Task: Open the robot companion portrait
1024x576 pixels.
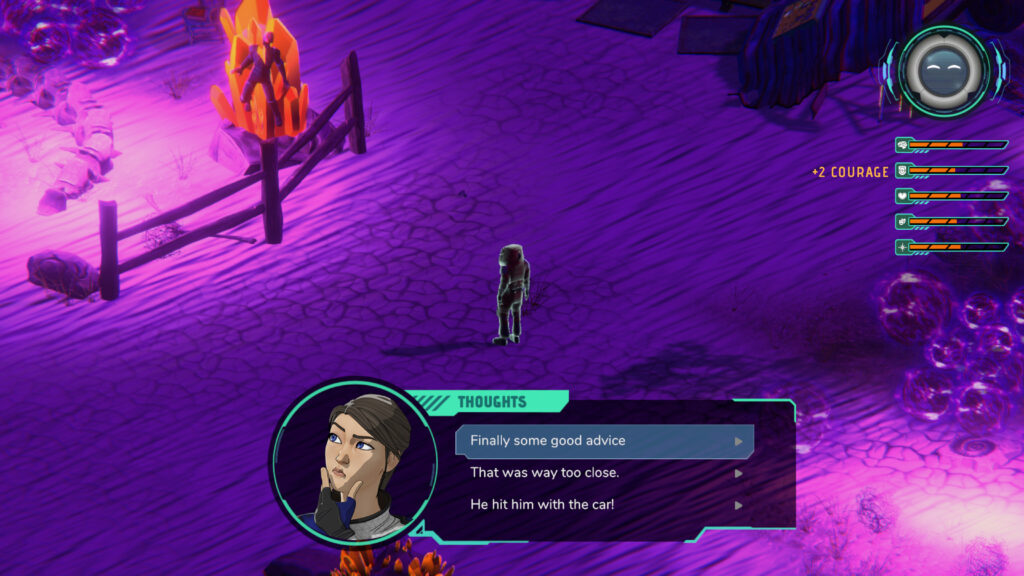Action: [x=943, y=69]
